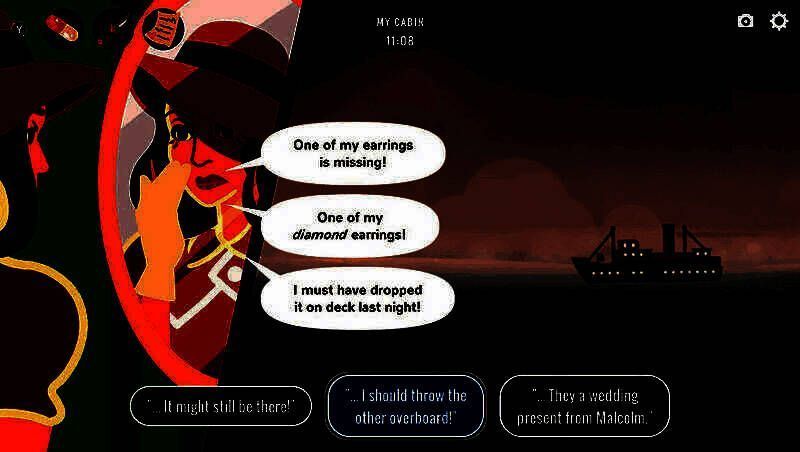Select "I should throw the other overboard!"

[x=405, y=406]
